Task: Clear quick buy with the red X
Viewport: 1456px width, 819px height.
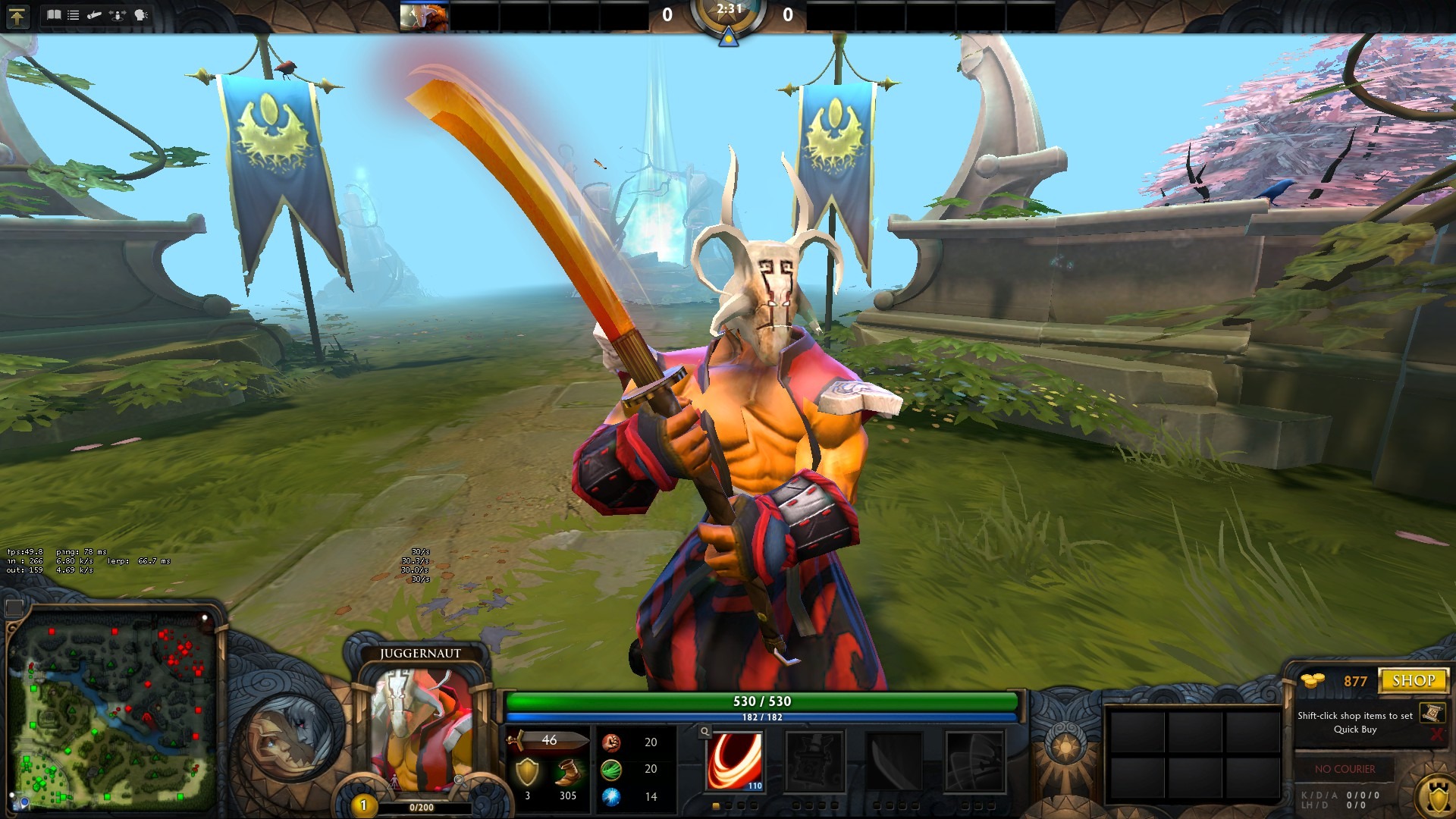Action: click(x=1436, y=734)
